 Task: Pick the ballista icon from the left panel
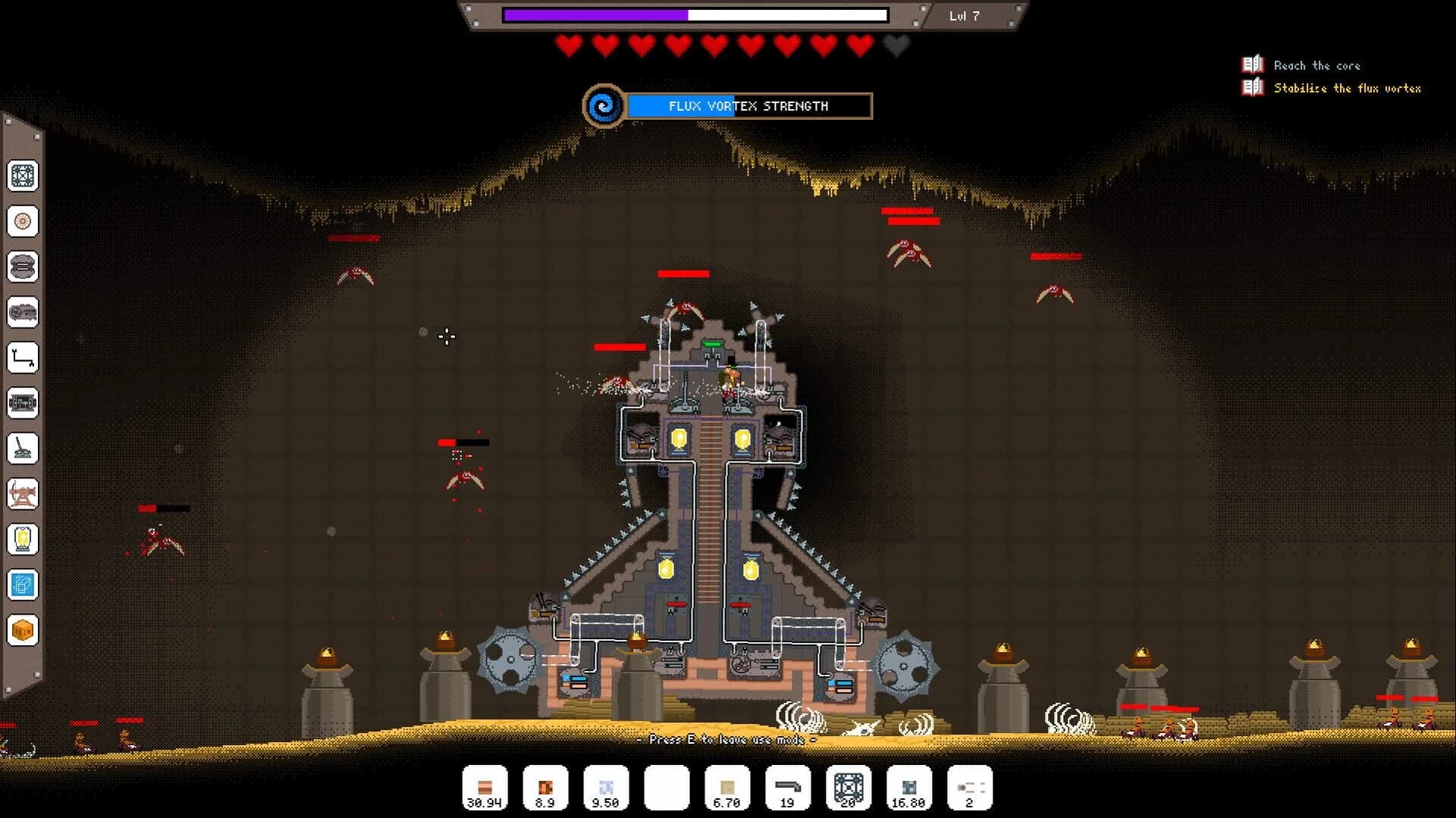(24, 494)
